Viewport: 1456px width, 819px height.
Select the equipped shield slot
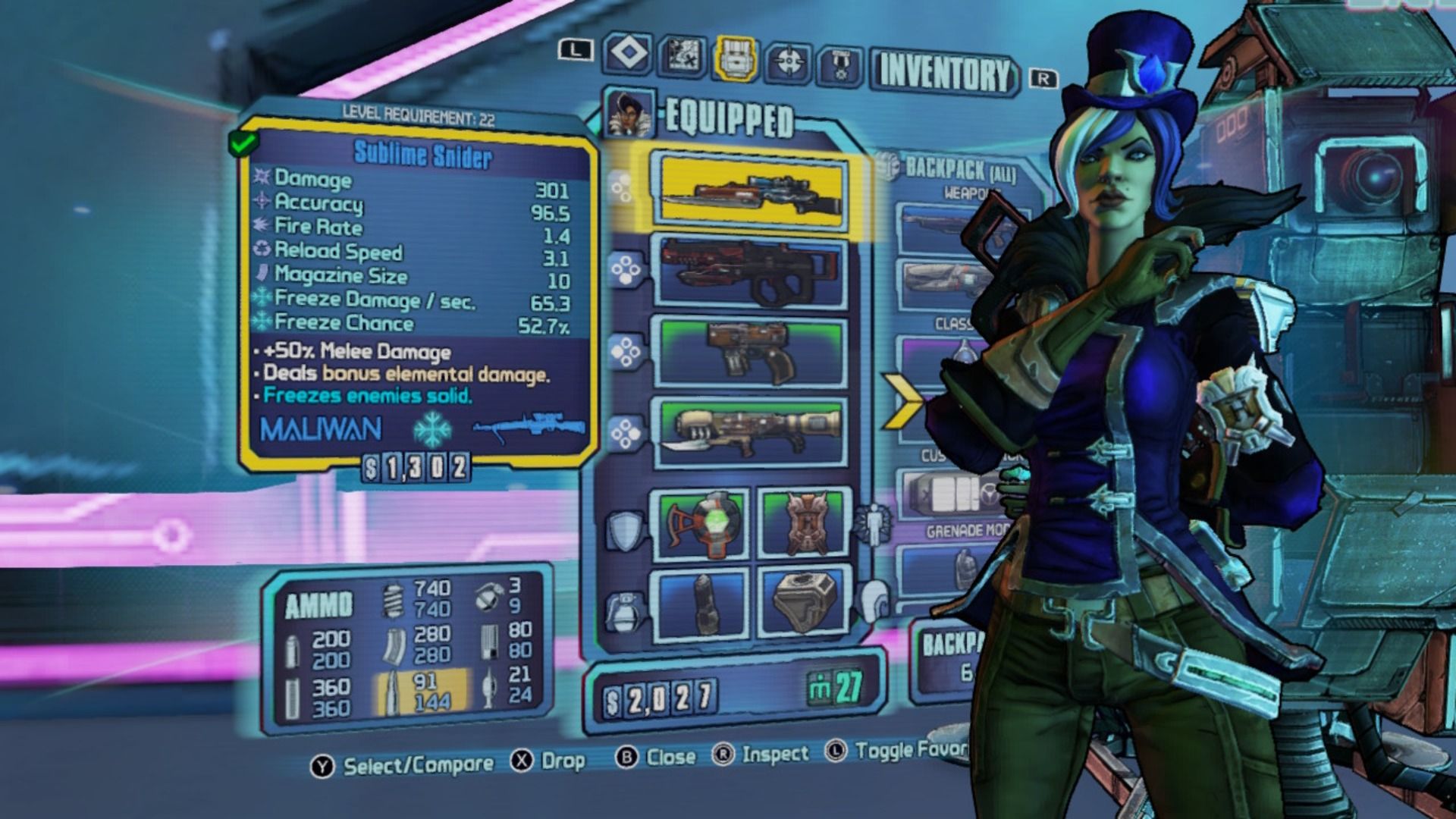(x=702, y=525)
